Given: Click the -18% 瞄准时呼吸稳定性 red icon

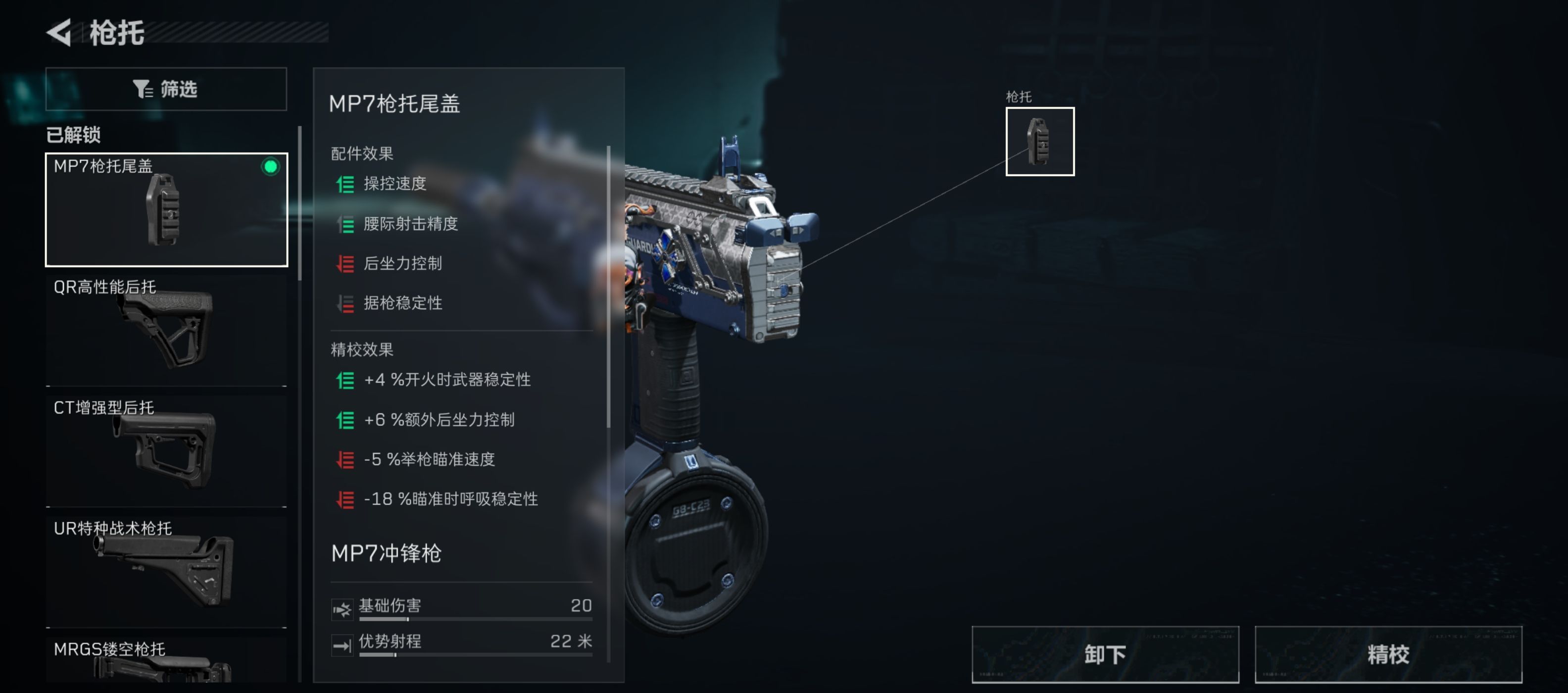Looking at the screenshot, I should [x=345, y=499].
